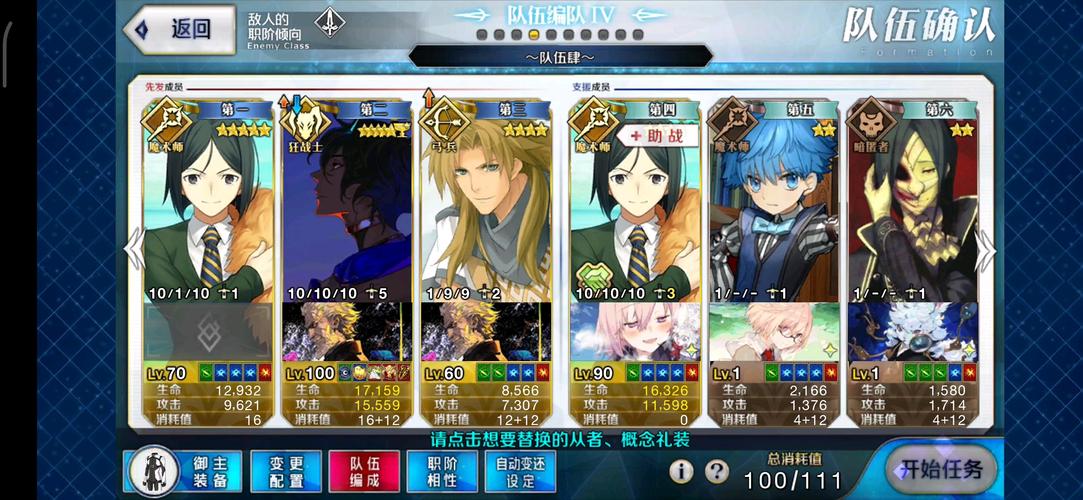
Task: Open the question mark help icon
Action: coord(716,471)
